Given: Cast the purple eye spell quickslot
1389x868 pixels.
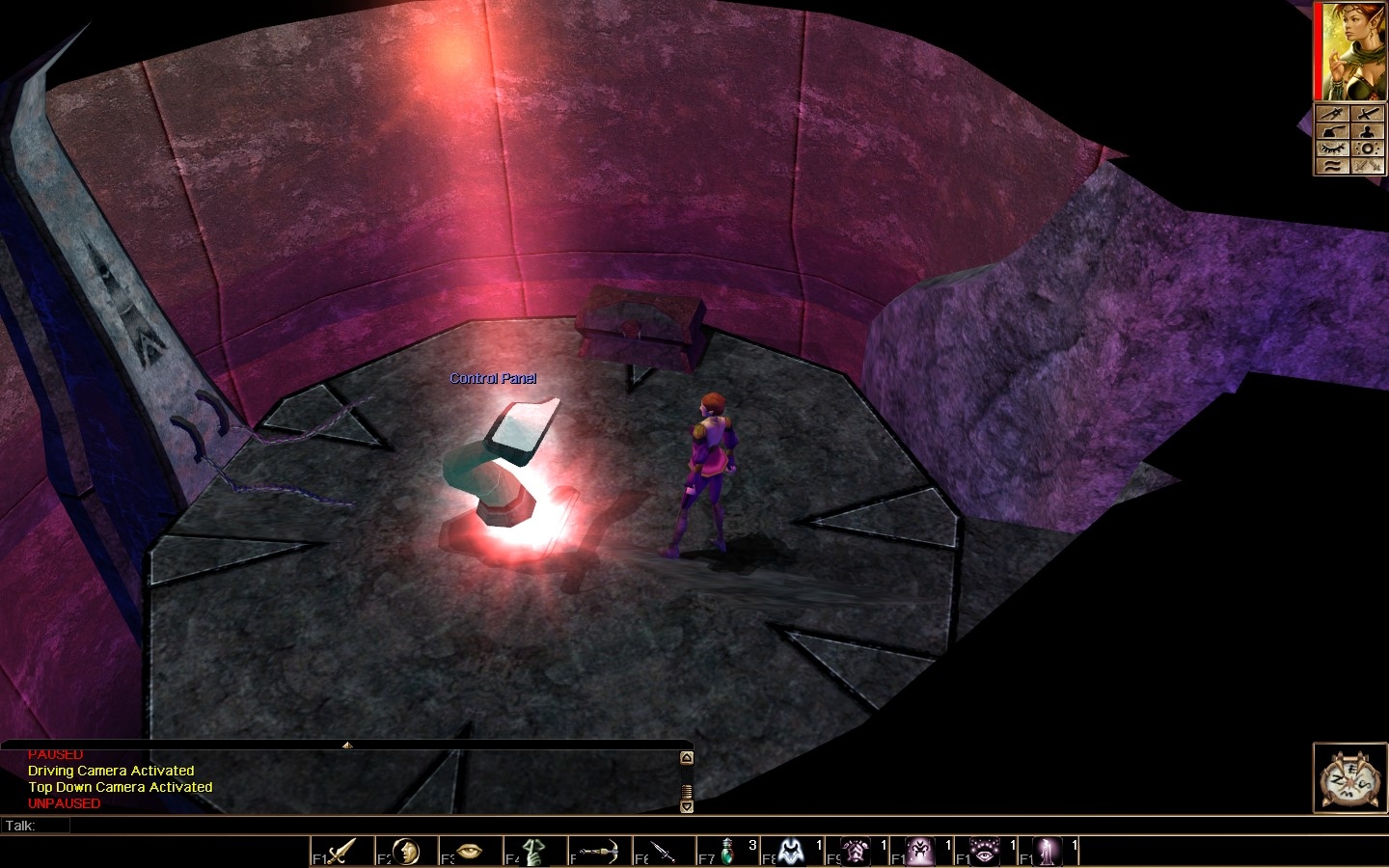Looking at the screenshot, I should (985, 852).
